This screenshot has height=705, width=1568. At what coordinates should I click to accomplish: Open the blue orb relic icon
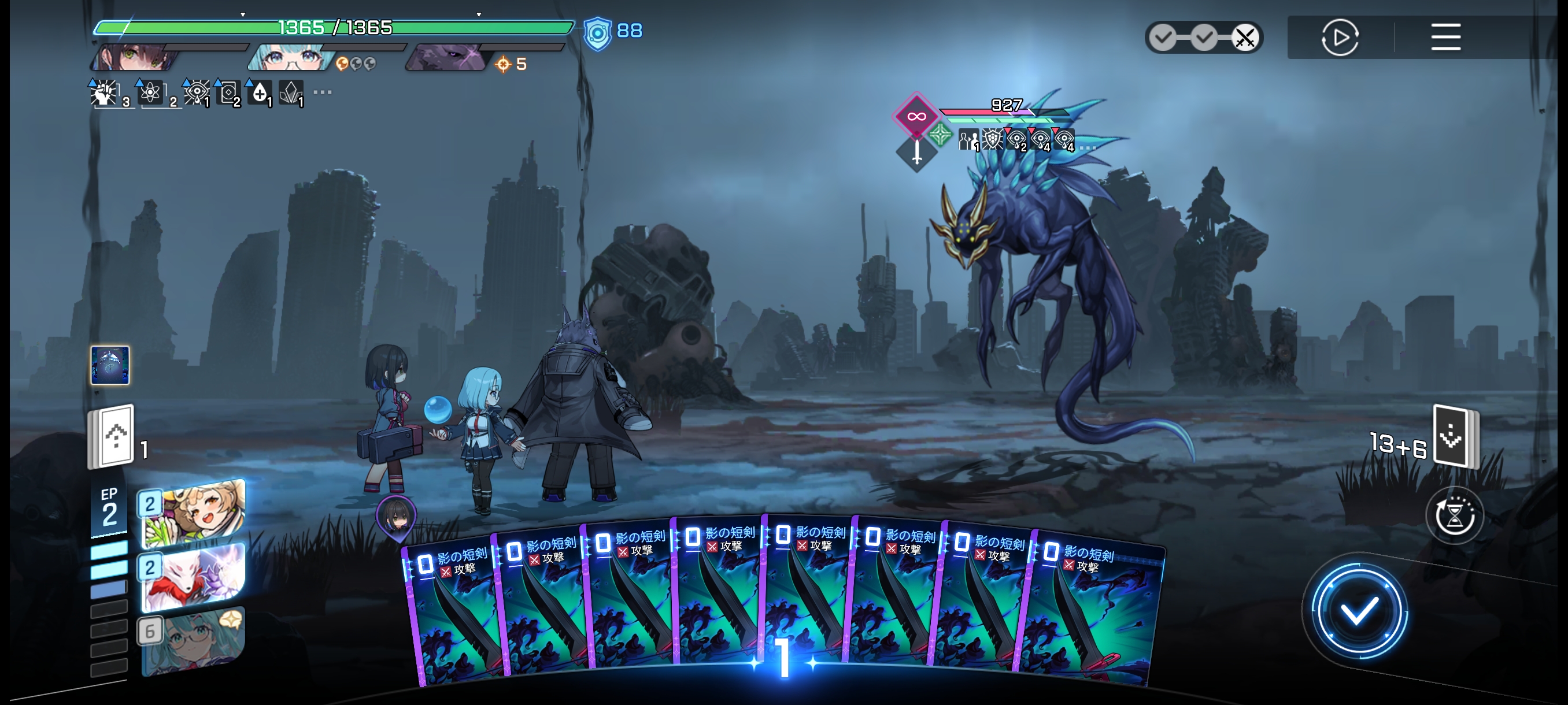click(x=110, y=365)
